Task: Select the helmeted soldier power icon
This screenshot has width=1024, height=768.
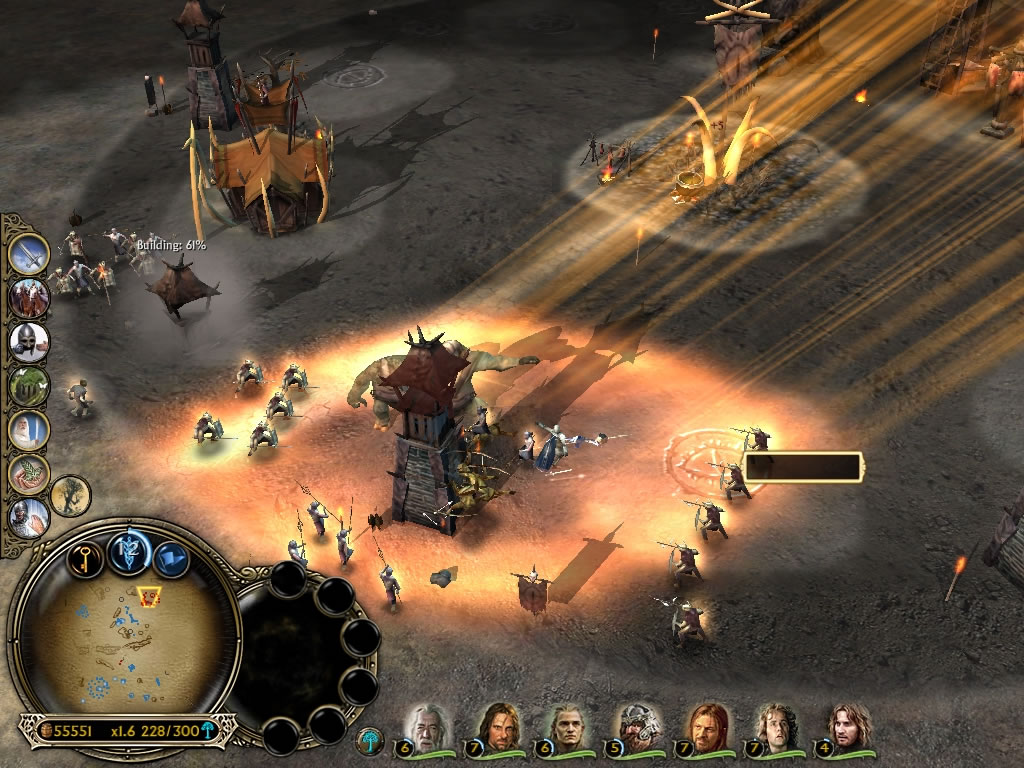Action: (30, 342)
